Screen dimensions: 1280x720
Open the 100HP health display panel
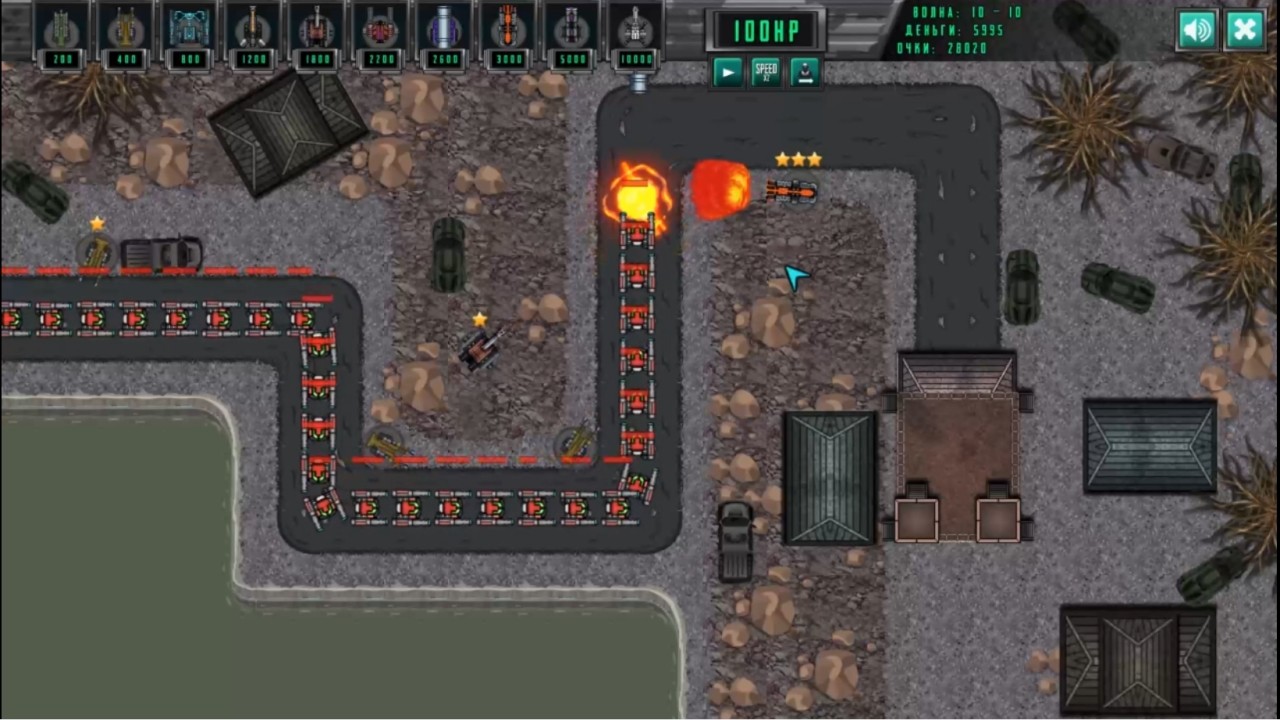(766, 30)
